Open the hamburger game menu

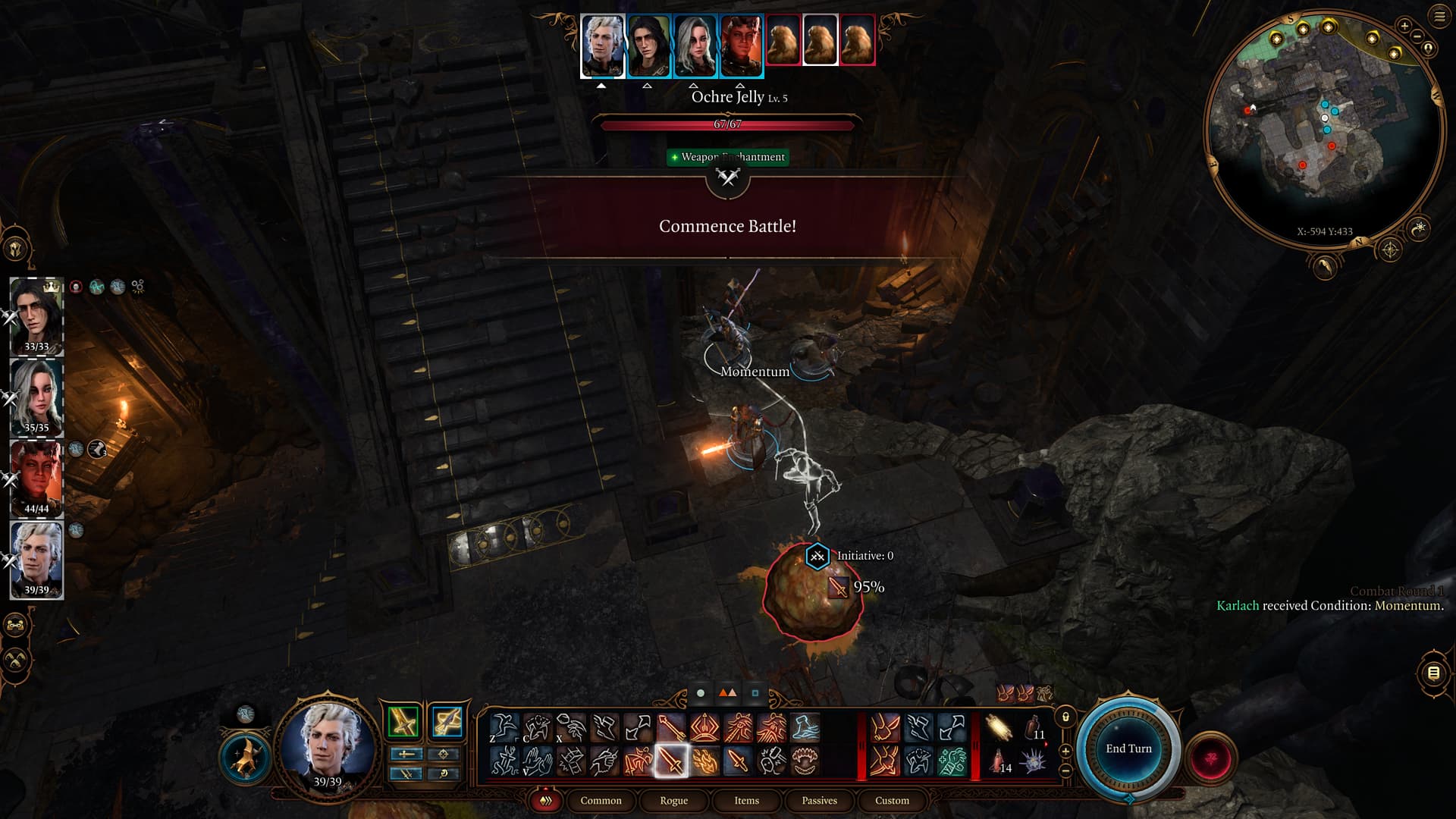[x=1439, y=17]
